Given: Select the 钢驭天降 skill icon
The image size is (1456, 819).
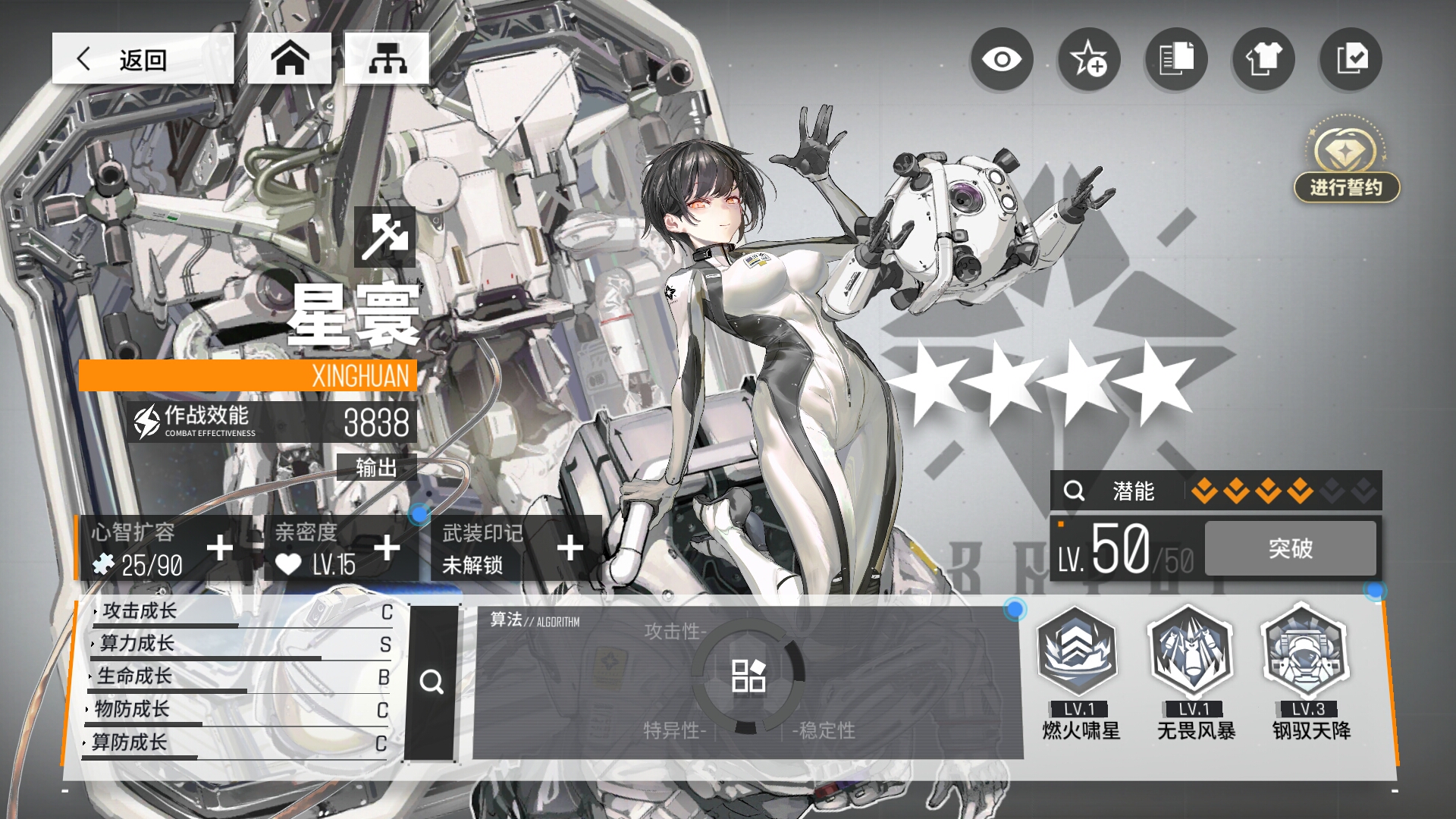Looking at the screenshot, I should pyautogui.click(x=1307, y=652).
